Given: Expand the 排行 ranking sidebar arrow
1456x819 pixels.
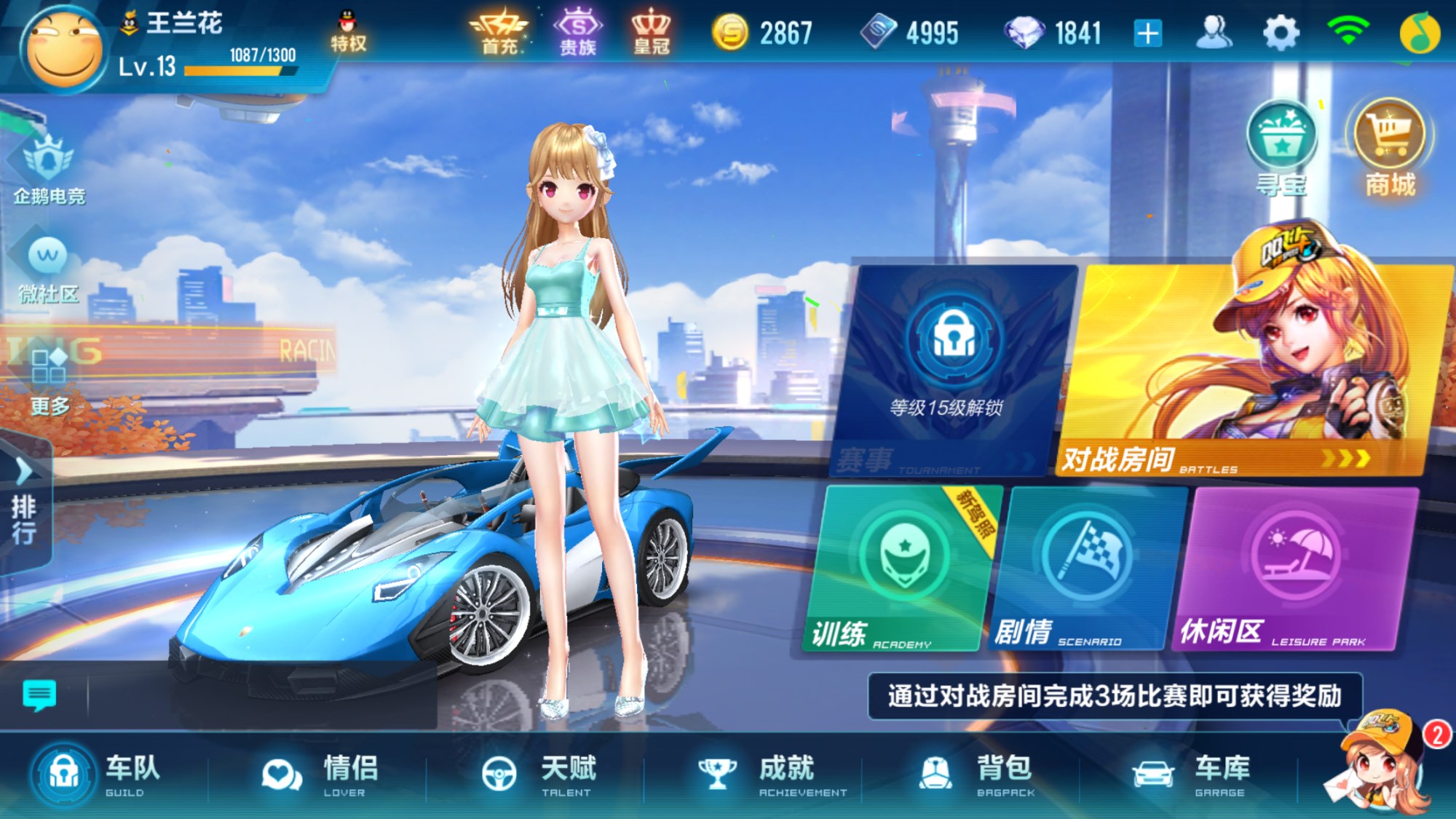Looking at the screenshot, I should (x=23, y=472).
